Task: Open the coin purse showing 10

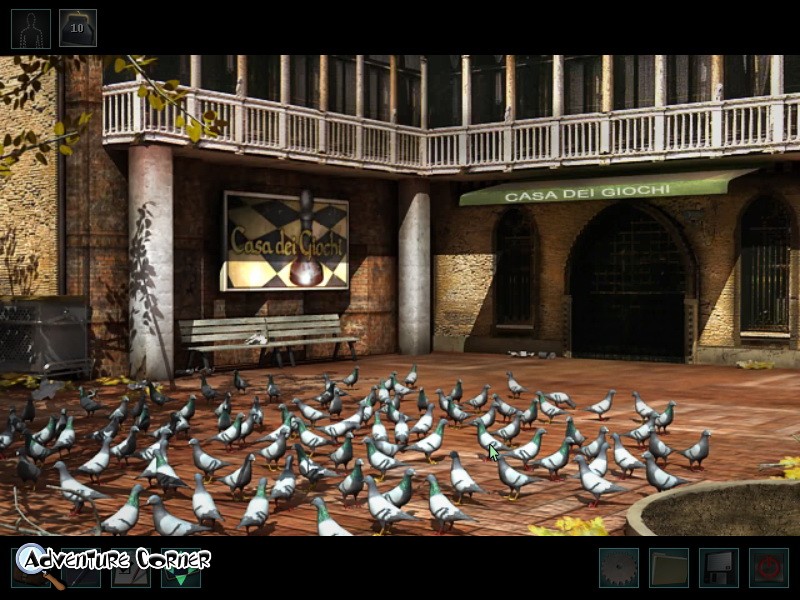Action: click(x=78, y=28)
